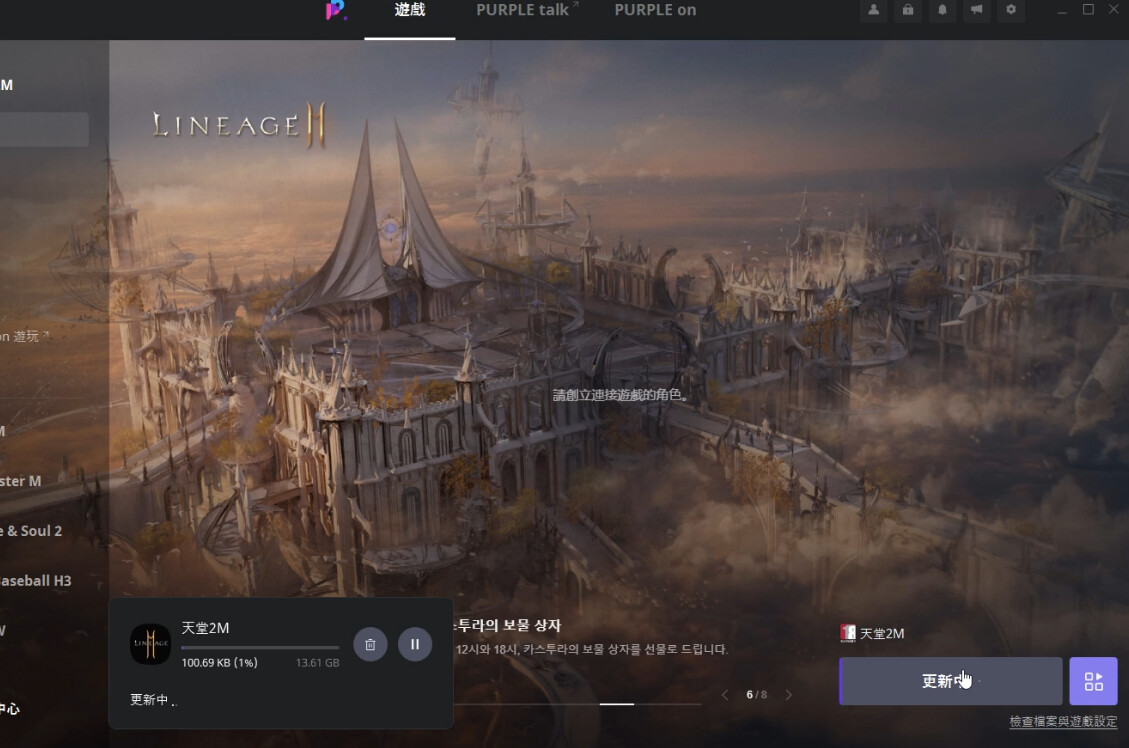This screenshot has height=748, width=1129.
Task: Go to the previous banner slide
Action: coord(725,695)
